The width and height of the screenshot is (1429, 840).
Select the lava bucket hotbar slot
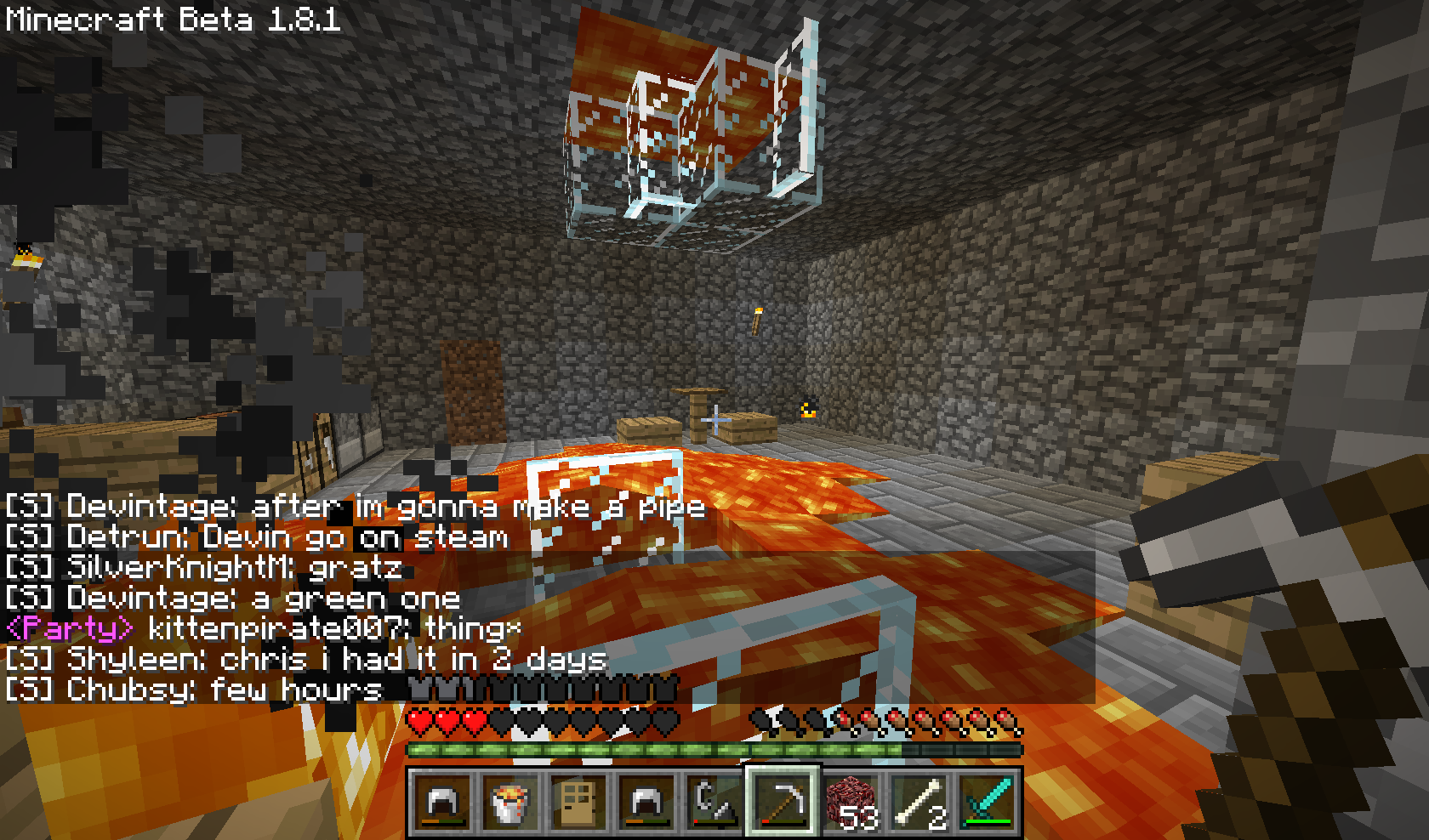[510, 803]
